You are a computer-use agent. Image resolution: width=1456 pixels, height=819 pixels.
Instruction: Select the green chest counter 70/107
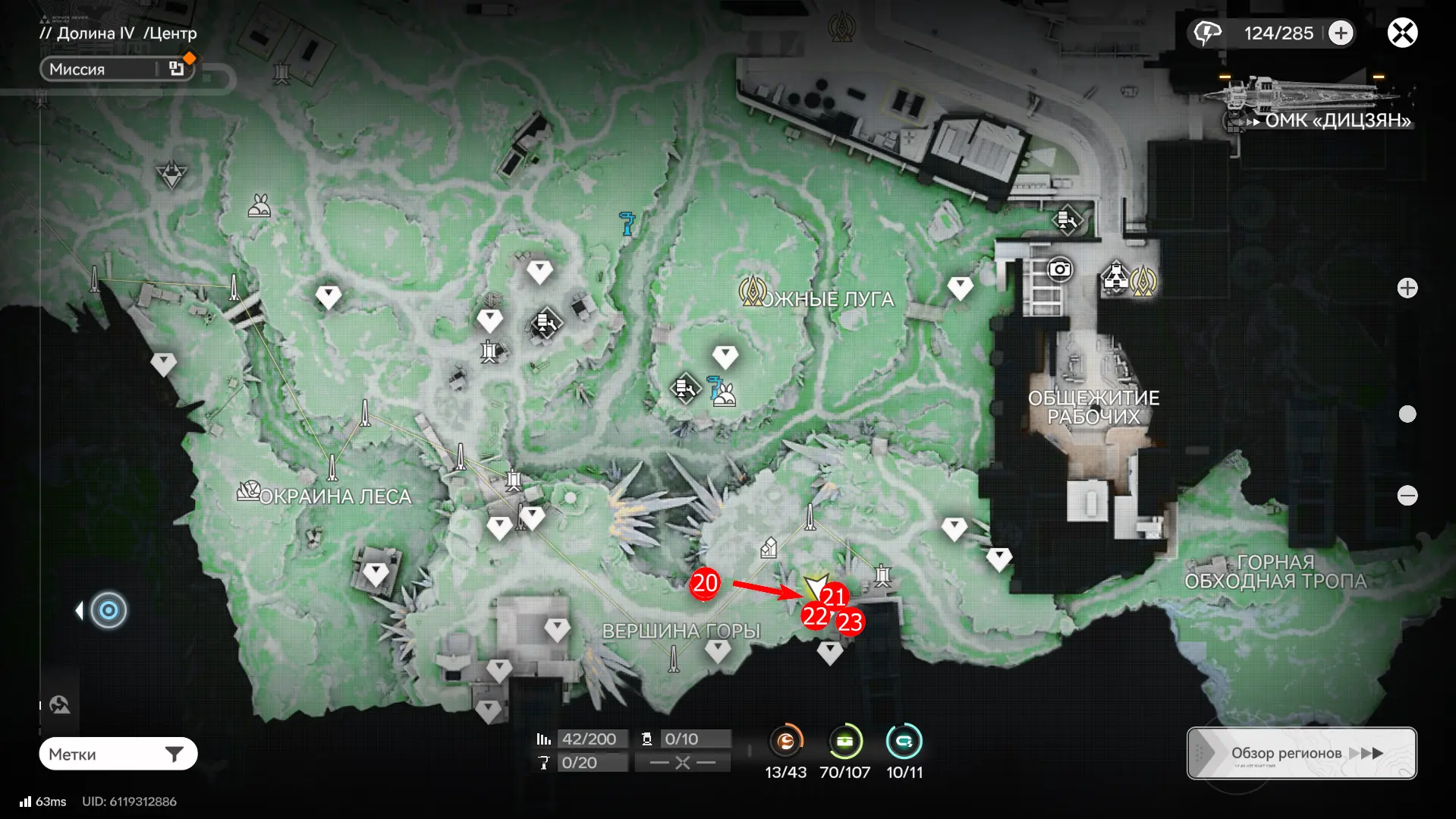coord(844,742)
